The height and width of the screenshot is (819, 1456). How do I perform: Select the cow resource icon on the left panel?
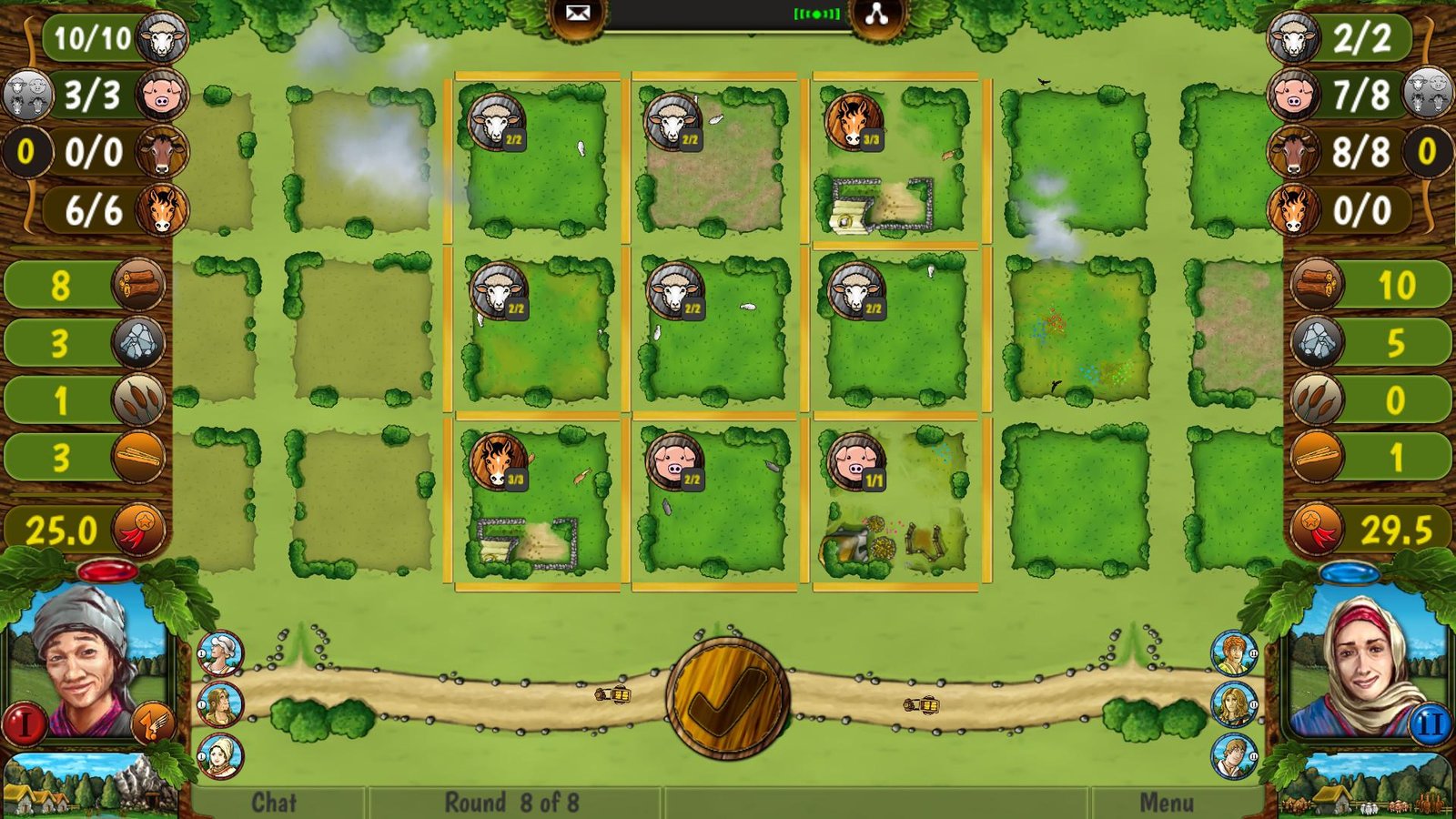(x=162, y=152)
